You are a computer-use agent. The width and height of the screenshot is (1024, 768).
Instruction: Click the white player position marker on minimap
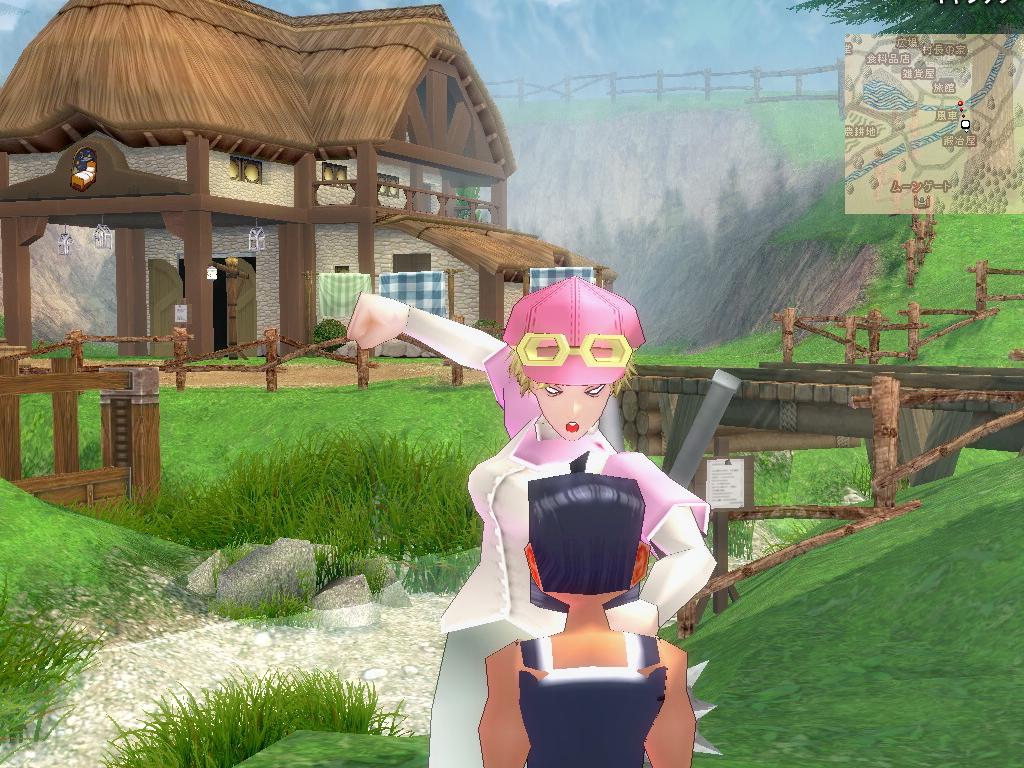[x=966, y=125]
